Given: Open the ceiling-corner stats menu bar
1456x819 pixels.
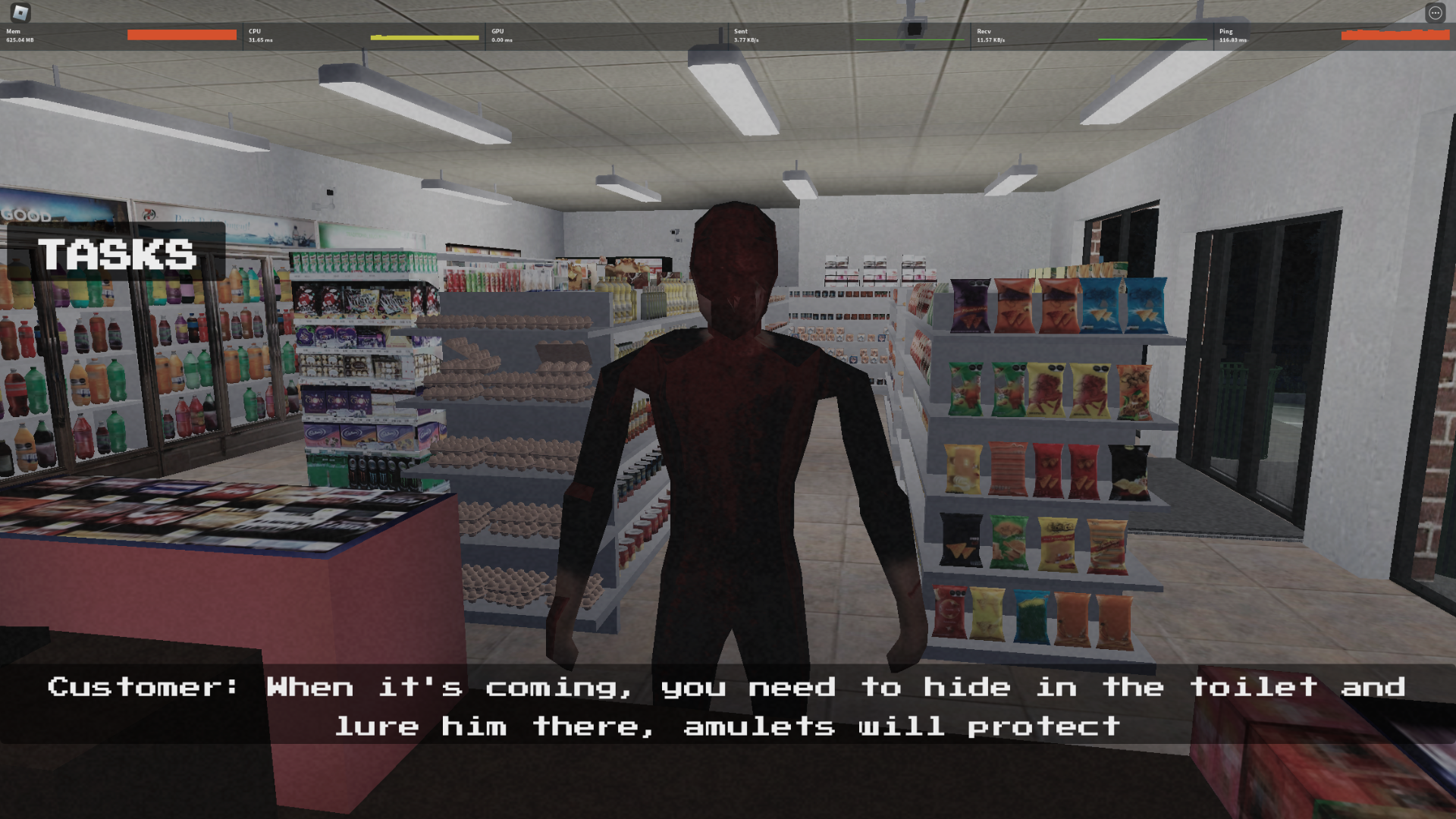Looking at the screenshot, I should point(728,35).
